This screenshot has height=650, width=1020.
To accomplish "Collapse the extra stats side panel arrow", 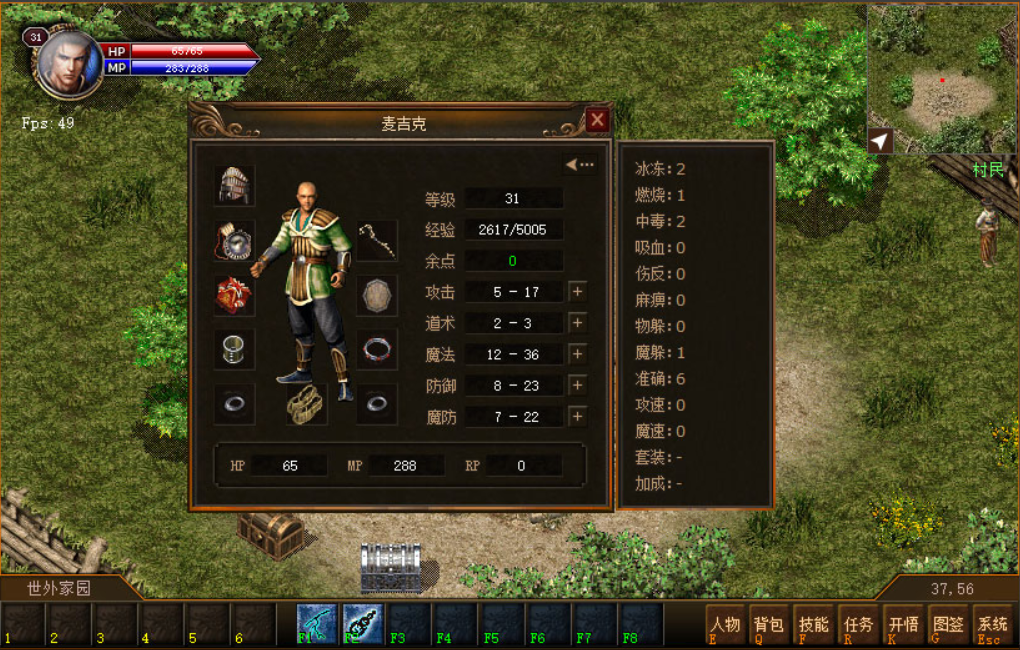I will pos(579,165).
